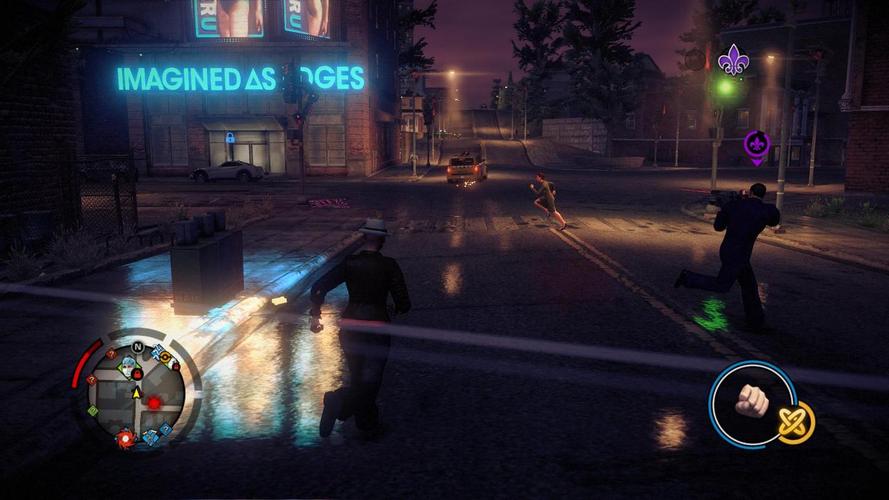This screenshot has height=500, width=889.
Task: Select the red swirl marker on minimap
Action: pos(125,437)
